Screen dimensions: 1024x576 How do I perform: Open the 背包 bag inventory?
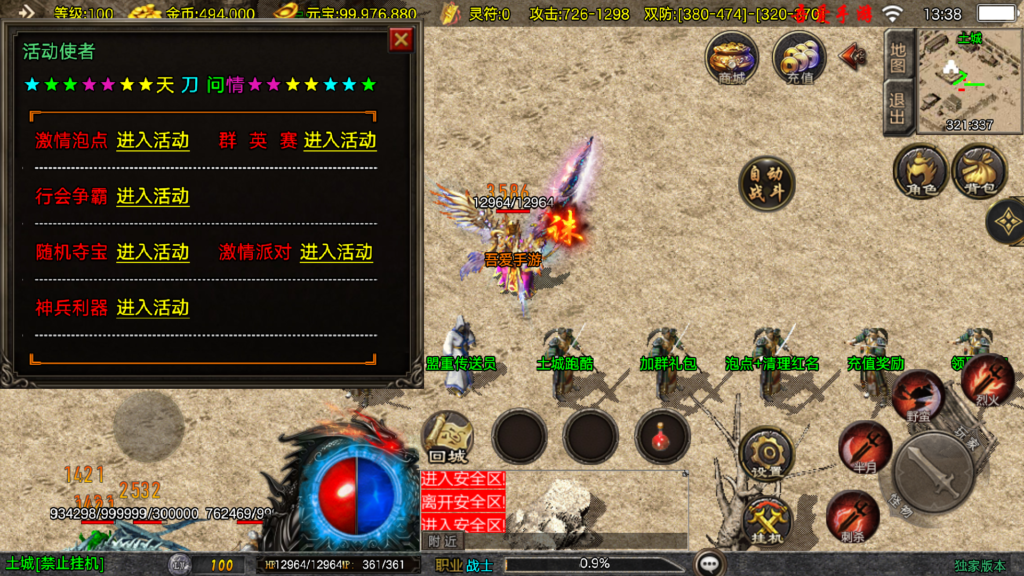[x=979, y=170]
